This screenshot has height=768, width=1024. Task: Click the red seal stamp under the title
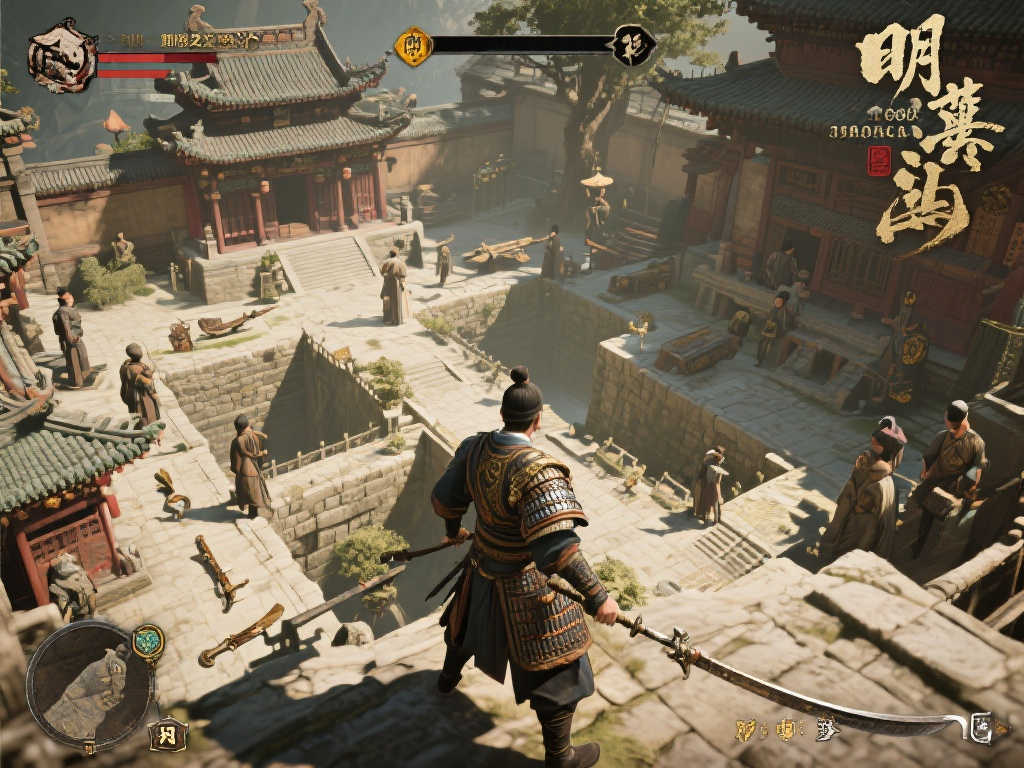(x=879, y=160)
